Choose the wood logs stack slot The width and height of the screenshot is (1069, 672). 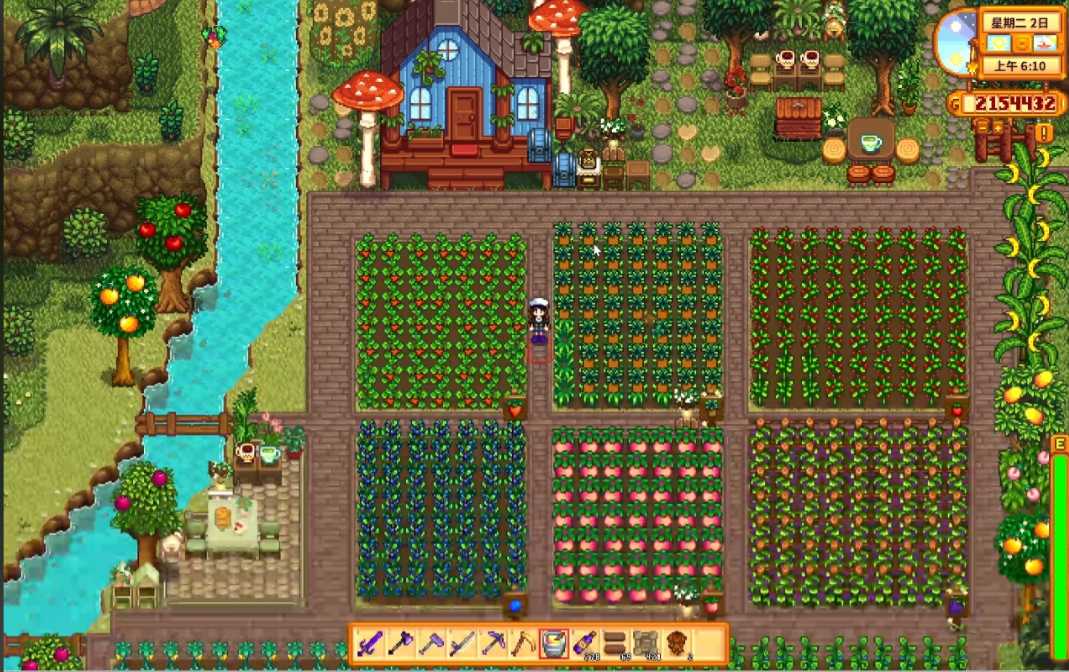pos(615,644)
